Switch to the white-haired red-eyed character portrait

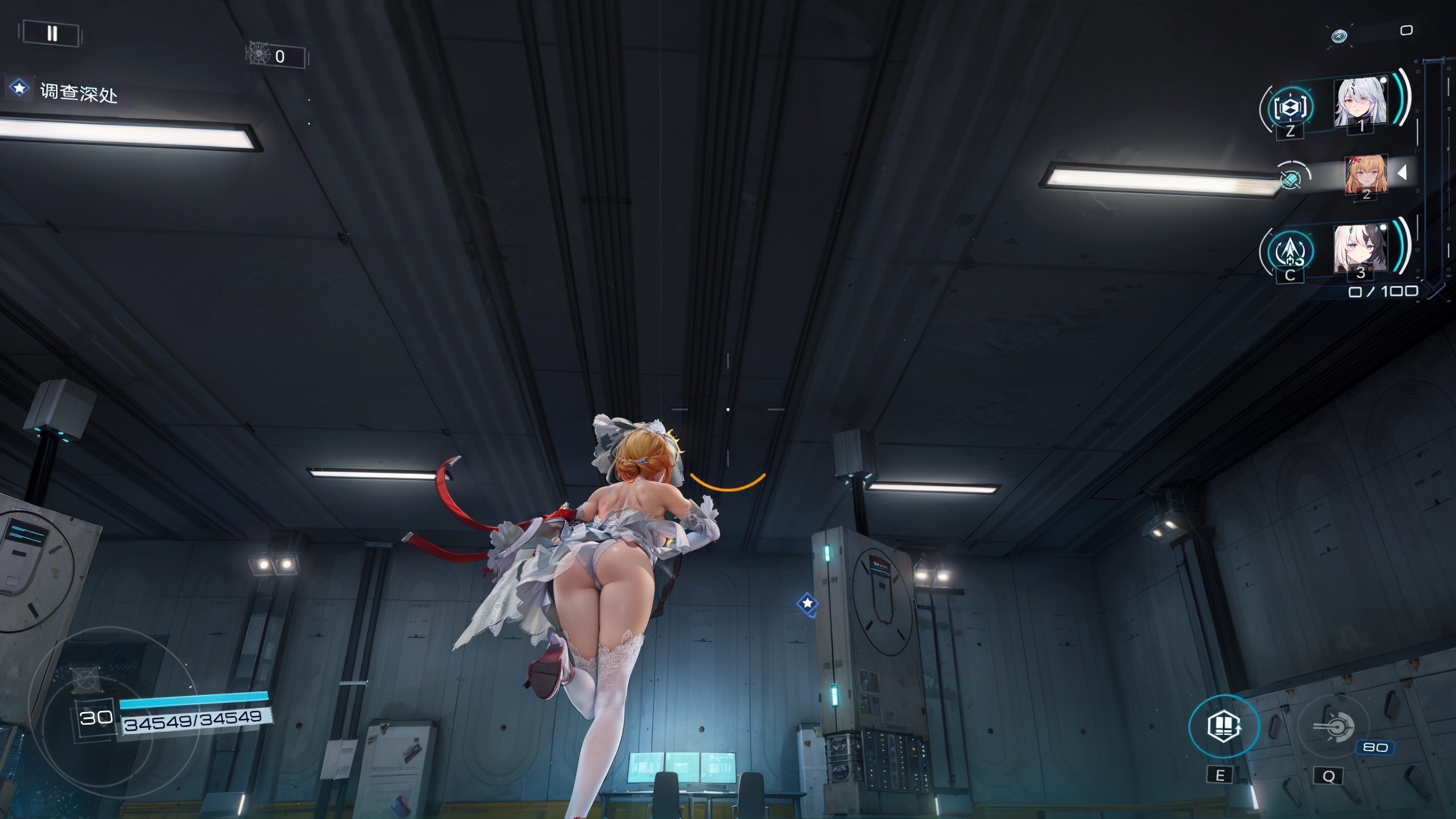pyautogui.click(x=1360, y=103)
